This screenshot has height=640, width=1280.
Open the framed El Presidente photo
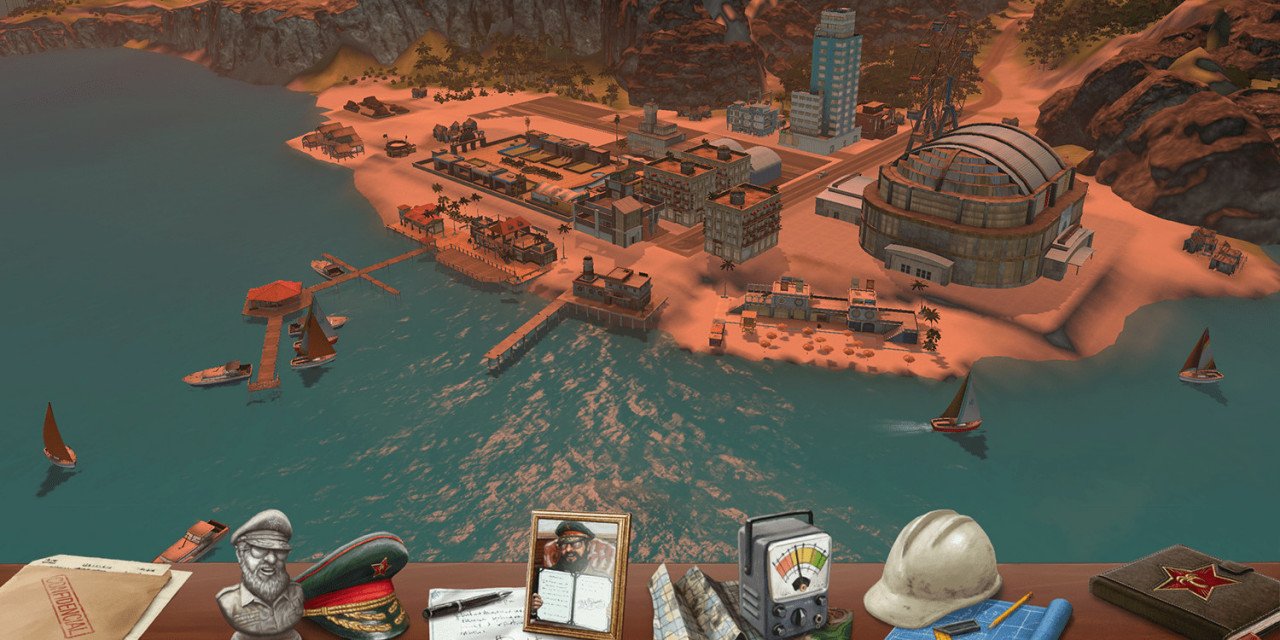[578, 573]
